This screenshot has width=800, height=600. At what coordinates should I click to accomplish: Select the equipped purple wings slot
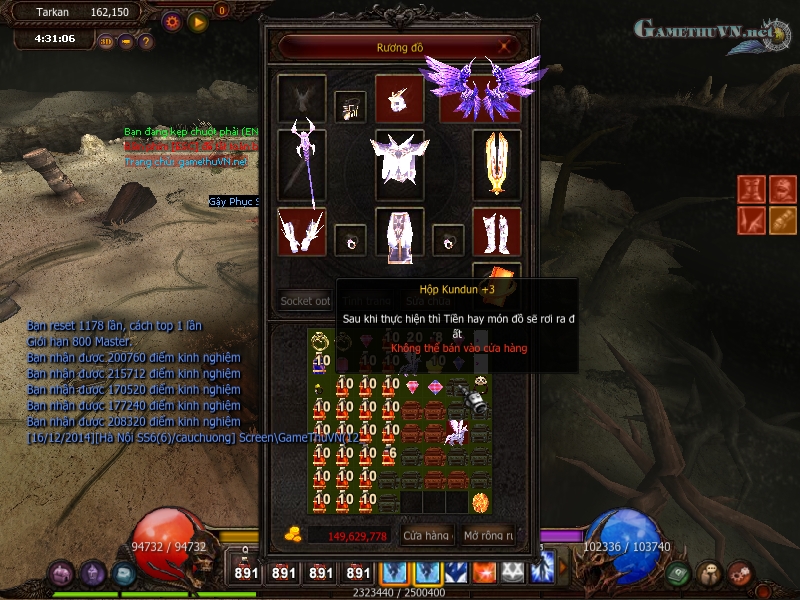click(482, 98)
